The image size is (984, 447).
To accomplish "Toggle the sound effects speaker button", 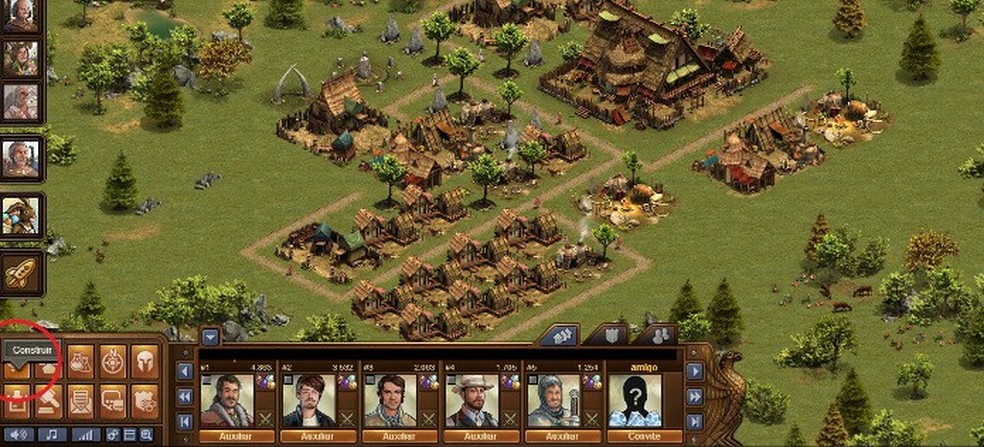I will point(18,434).
